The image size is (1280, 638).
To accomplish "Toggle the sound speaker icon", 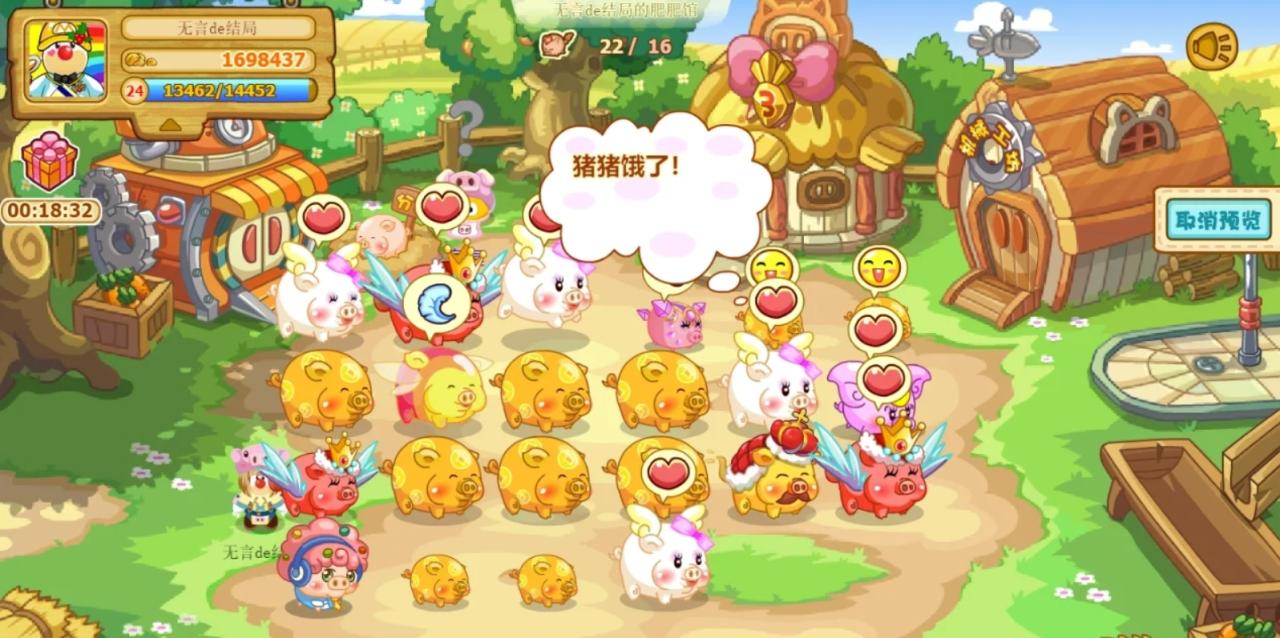I will click(x=1211, y=46).
